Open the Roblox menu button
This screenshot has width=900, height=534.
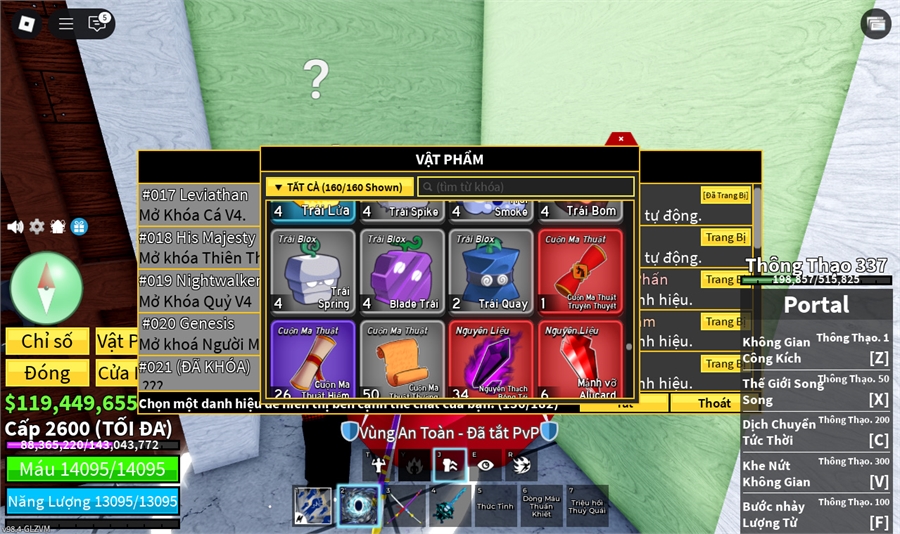click(x=27, y=24)
